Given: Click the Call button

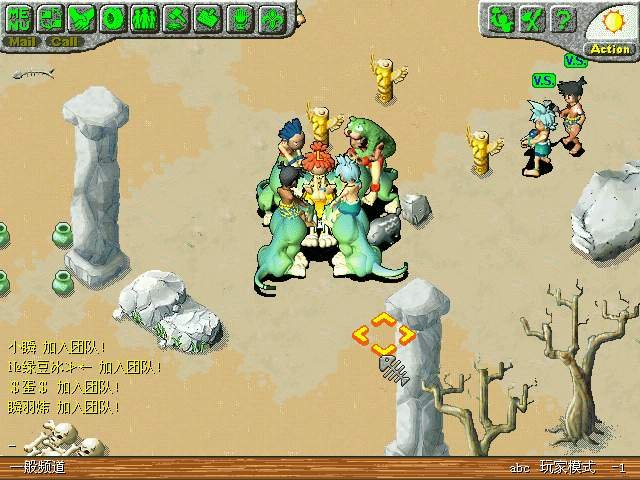Looking at the screenshot, I should point(64,42).
